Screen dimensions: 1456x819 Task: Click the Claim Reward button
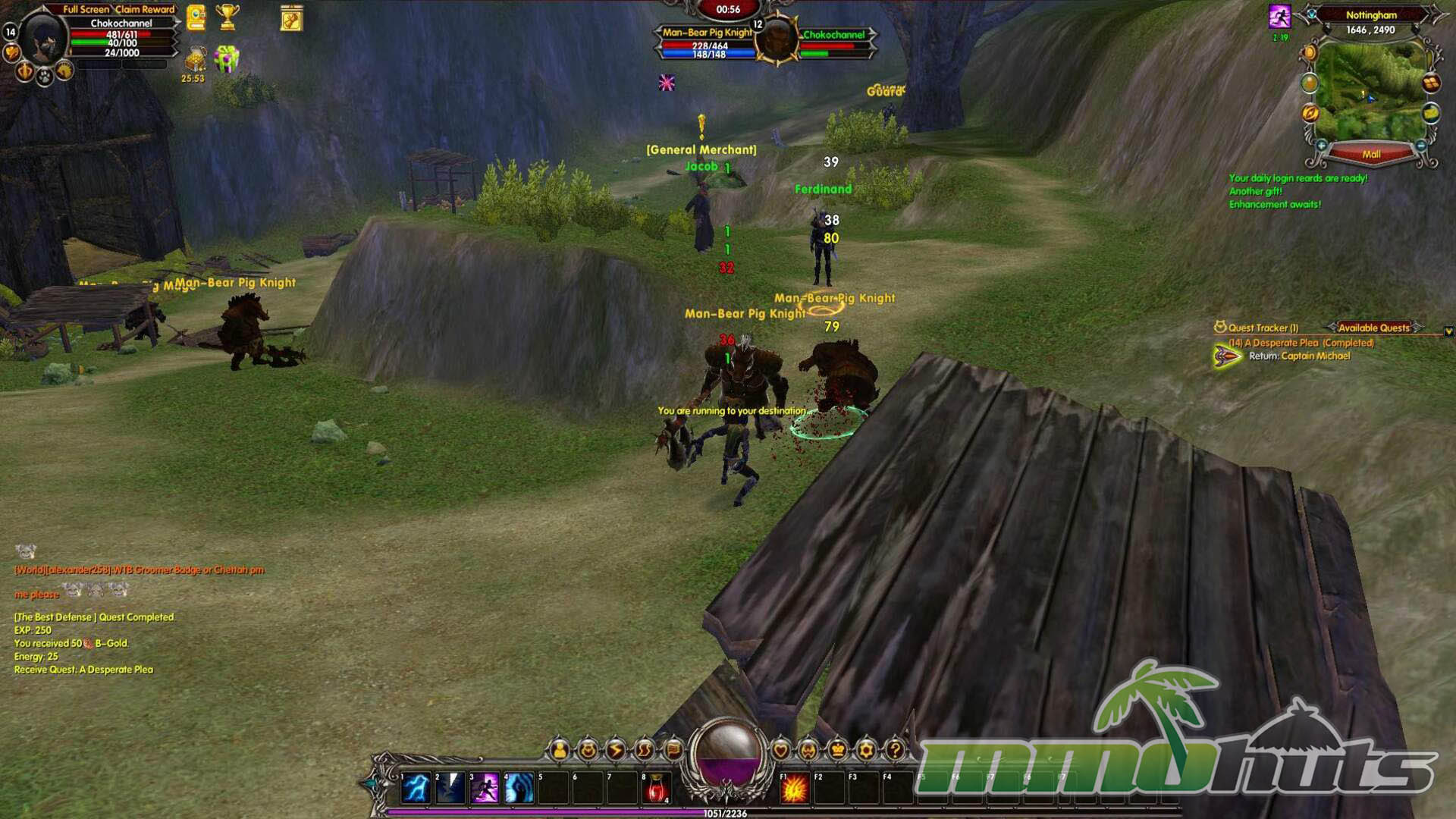[145, 9]
